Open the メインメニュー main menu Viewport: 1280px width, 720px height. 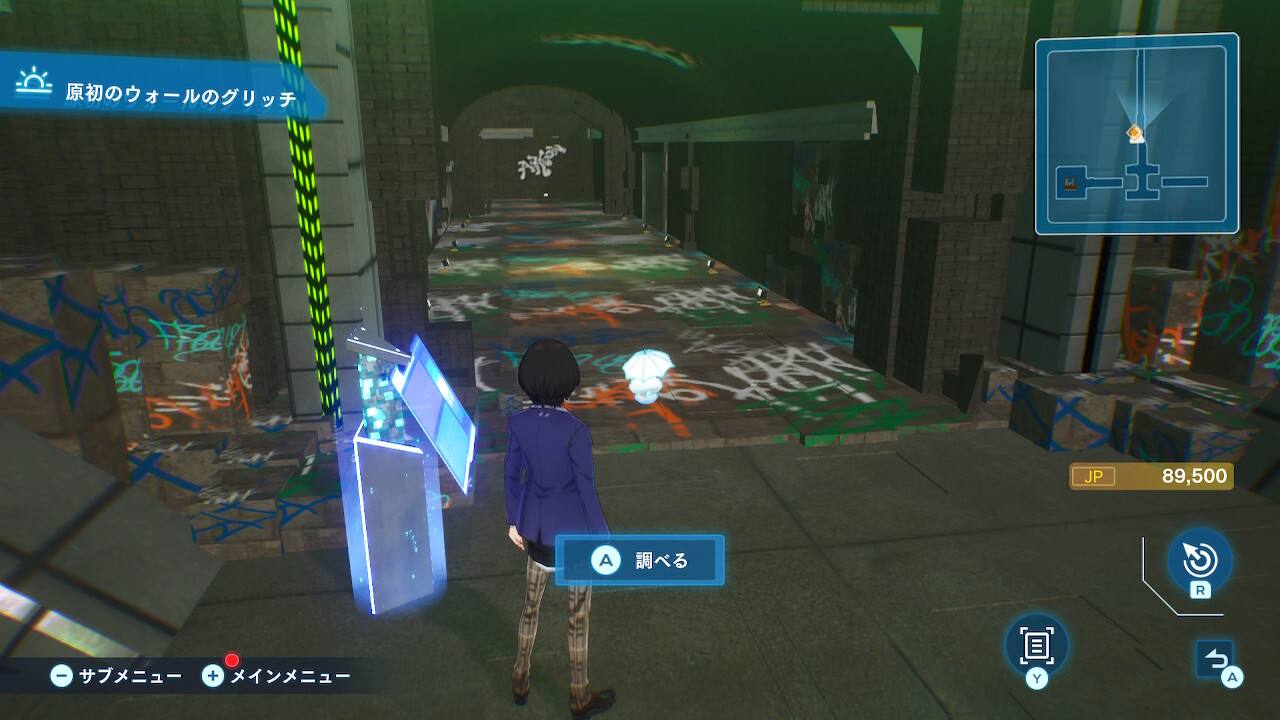[277, 676]
